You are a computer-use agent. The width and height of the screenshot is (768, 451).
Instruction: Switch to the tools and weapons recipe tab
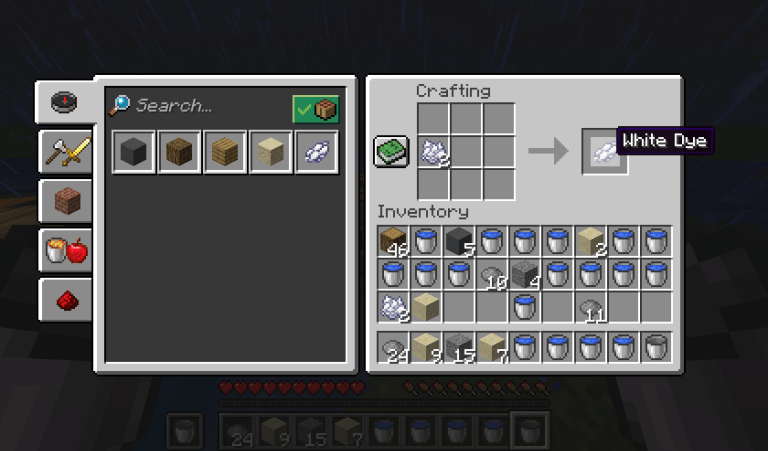point(65,151)
